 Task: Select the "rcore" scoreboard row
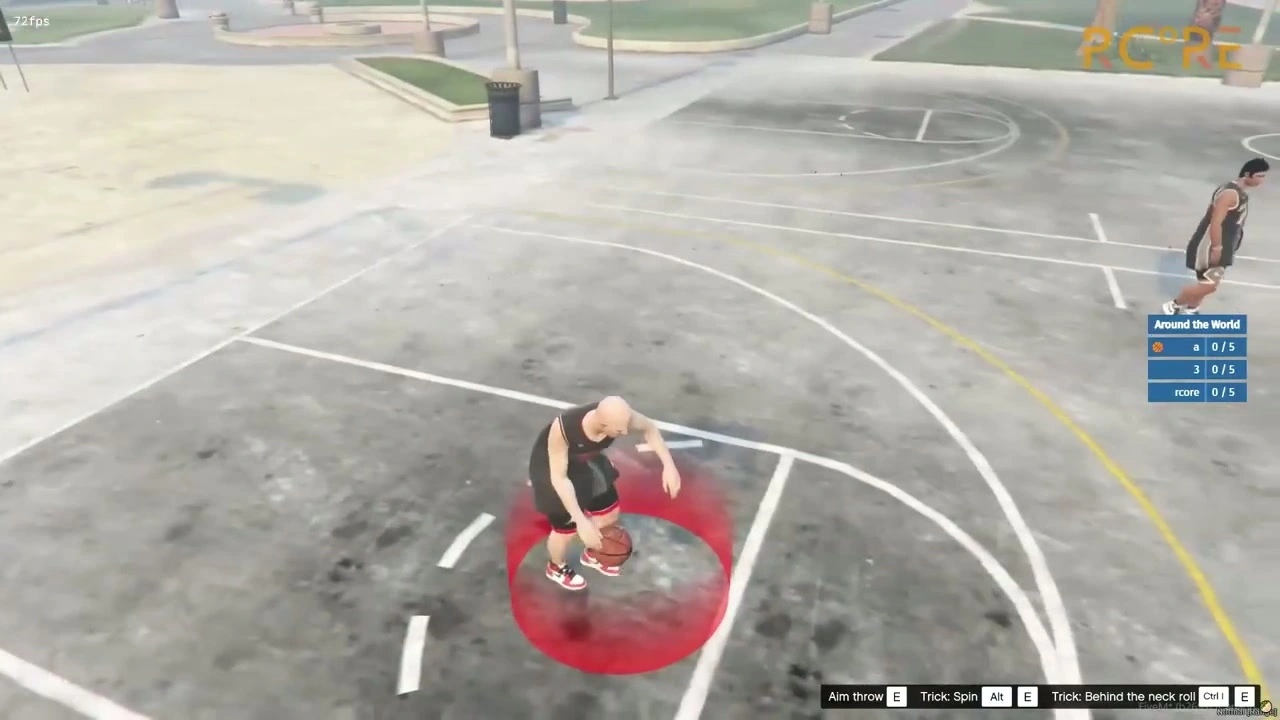click(x=1187, y=392)
